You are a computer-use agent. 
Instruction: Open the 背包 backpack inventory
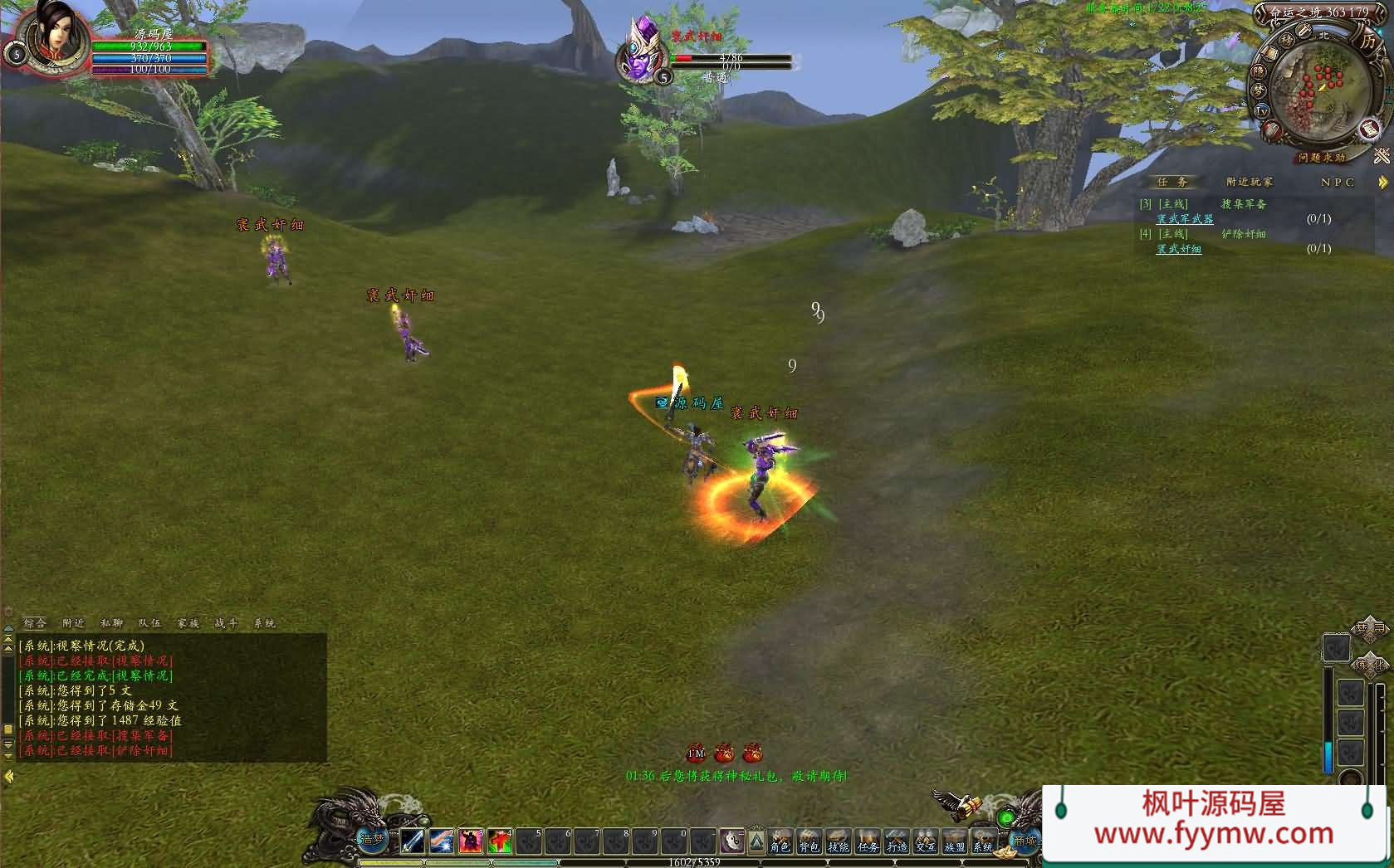point(809,841)
